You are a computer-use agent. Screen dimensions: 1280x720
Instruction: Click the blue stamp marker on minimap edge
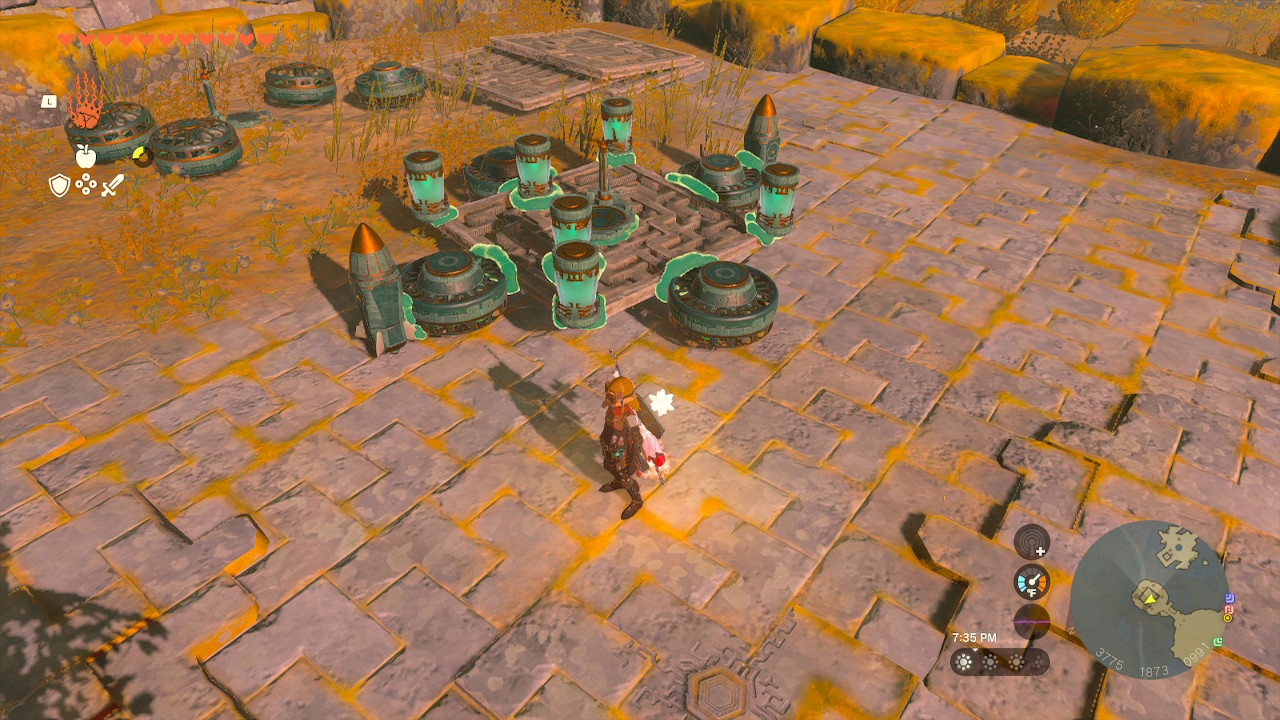click(1229, 597)
